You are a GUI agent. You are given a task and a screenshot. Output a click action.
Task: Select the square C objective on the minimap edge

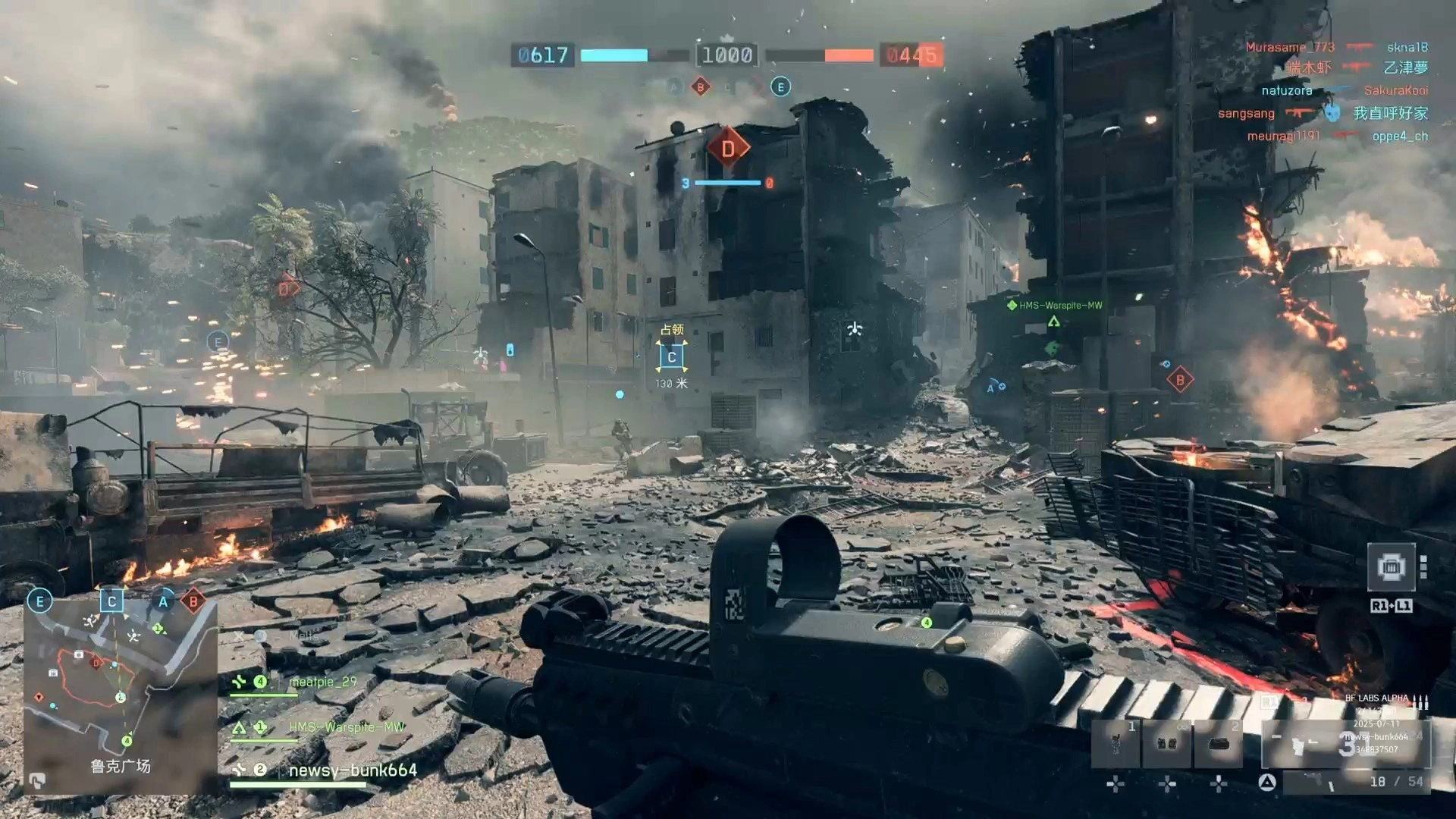(112, 601)
